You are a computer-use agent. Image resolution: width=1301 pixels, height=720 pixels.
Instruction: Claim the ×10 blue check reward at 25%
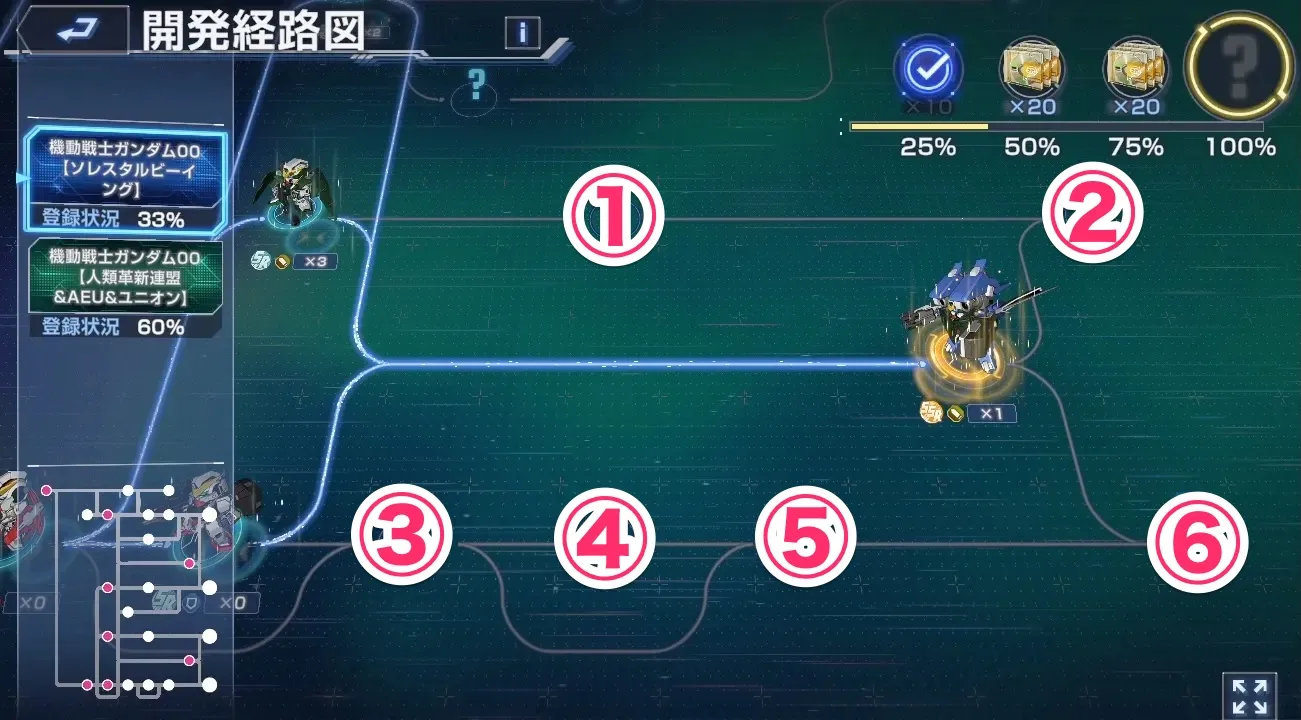(x=930, y=69)
